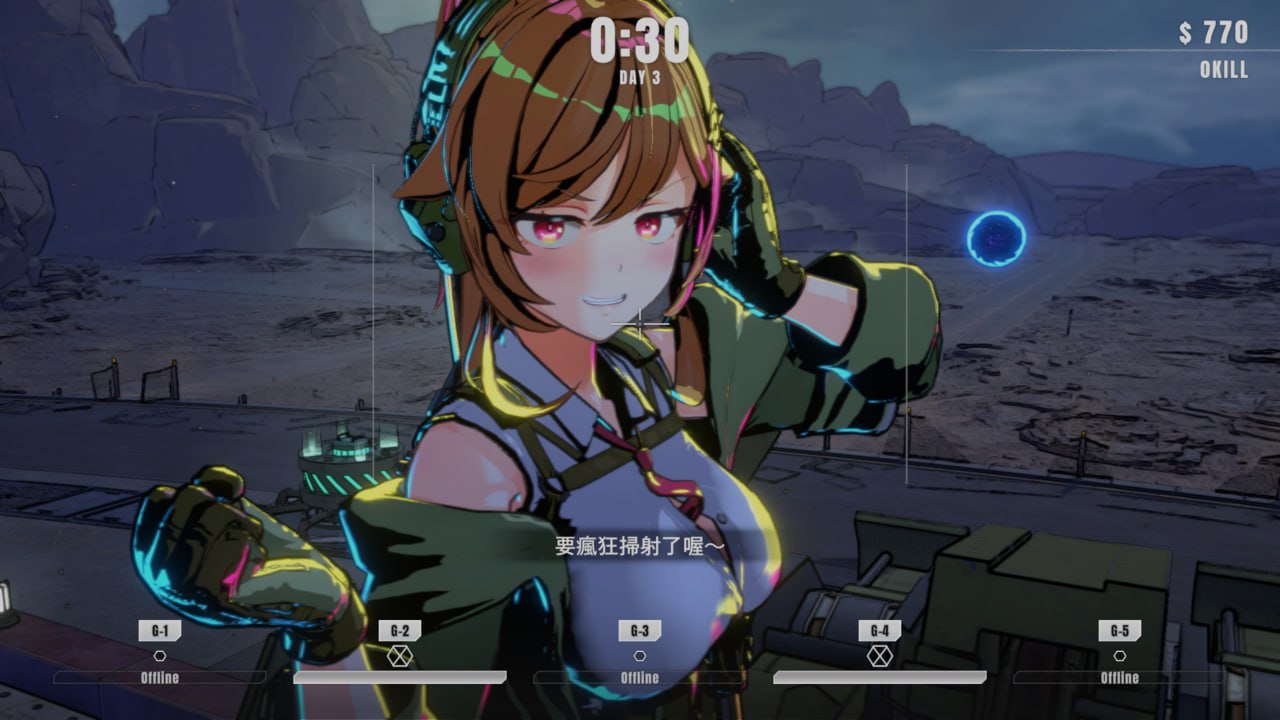Screen dimensions: 1280x720
Task: Select the G-5 gun slot tag
Action: (1119, 630)
